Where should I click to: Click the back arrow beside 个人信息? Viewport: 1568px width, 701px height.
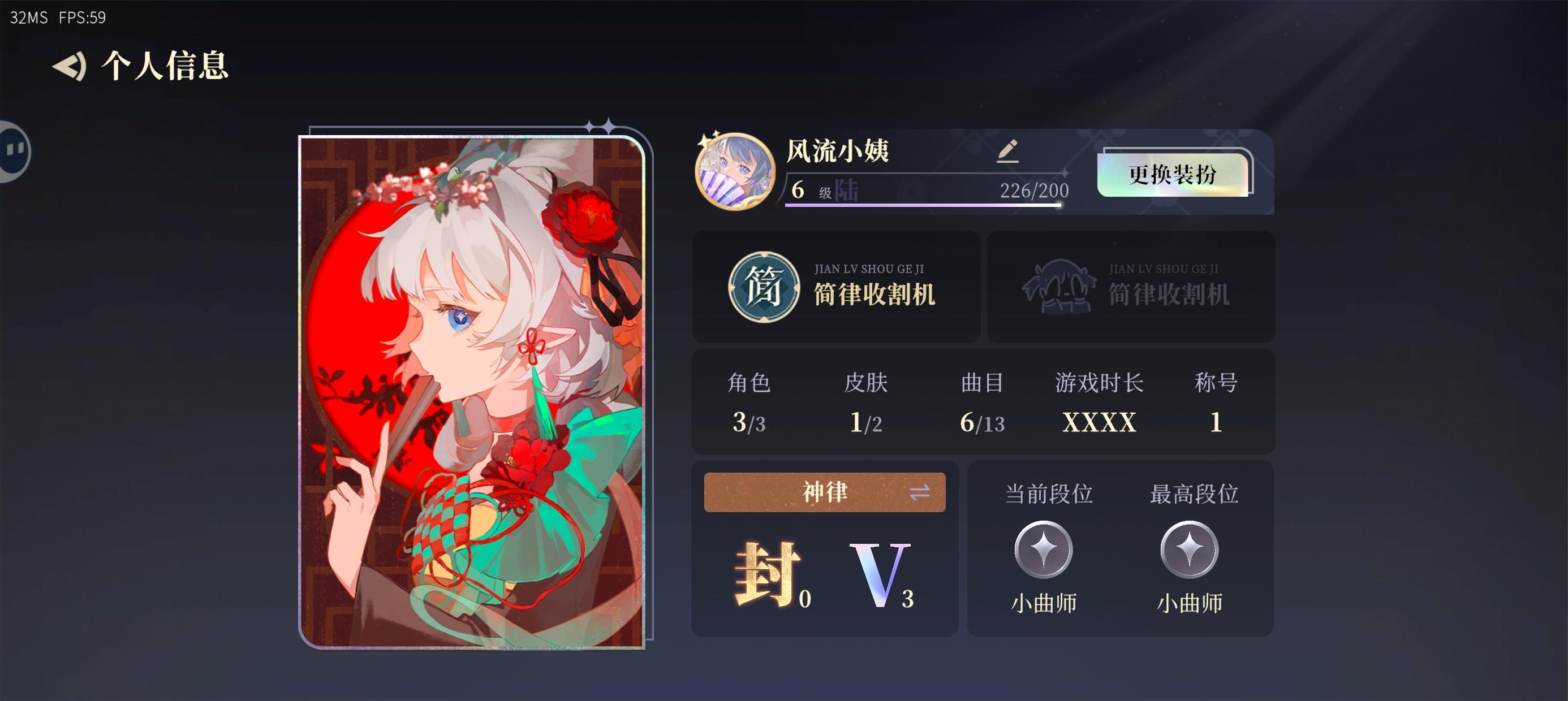coord(69,67)
